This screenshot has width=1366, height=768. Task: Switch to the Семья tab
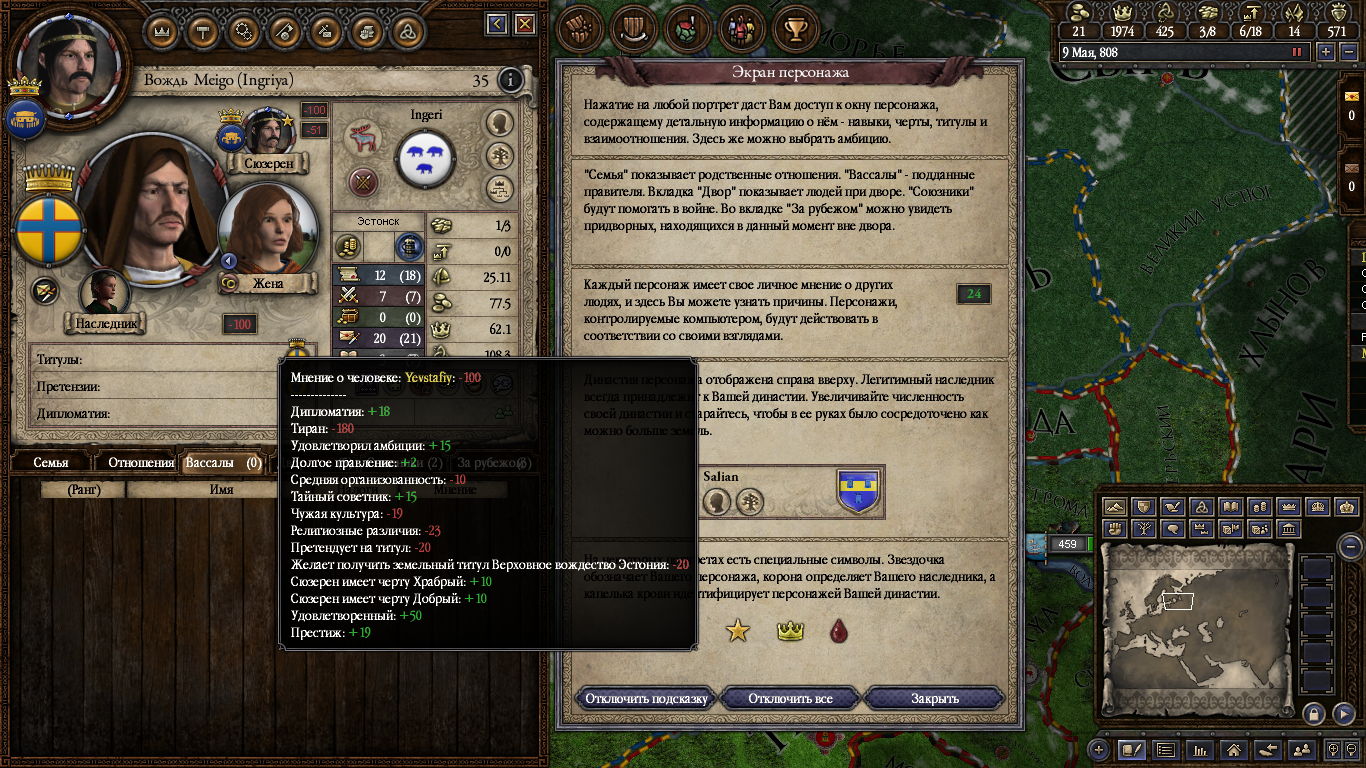(x=51, y=463)
